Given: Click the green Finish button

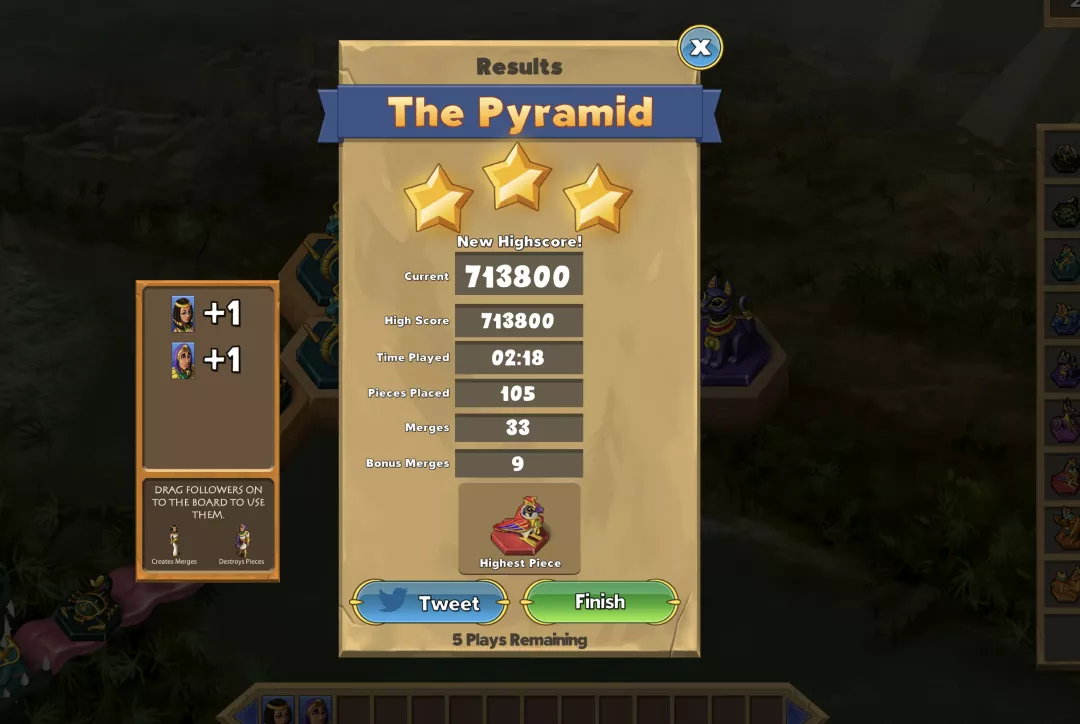Looking at the screenshot, I should tap(600, 602).
